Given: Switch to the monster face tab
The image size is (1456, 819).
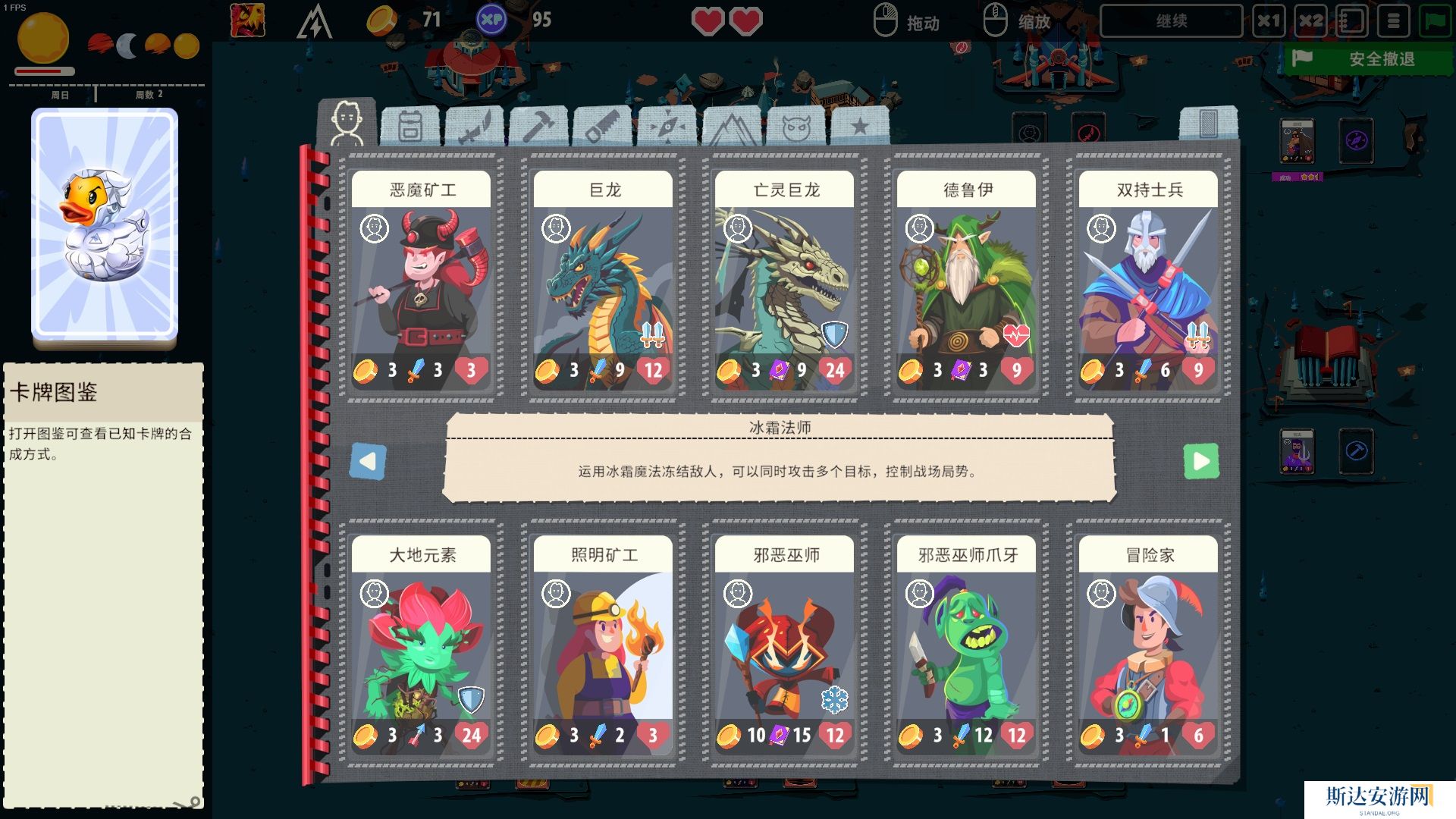Looking at the screenshot, I should pyautogui.click(x=796, y=127).
